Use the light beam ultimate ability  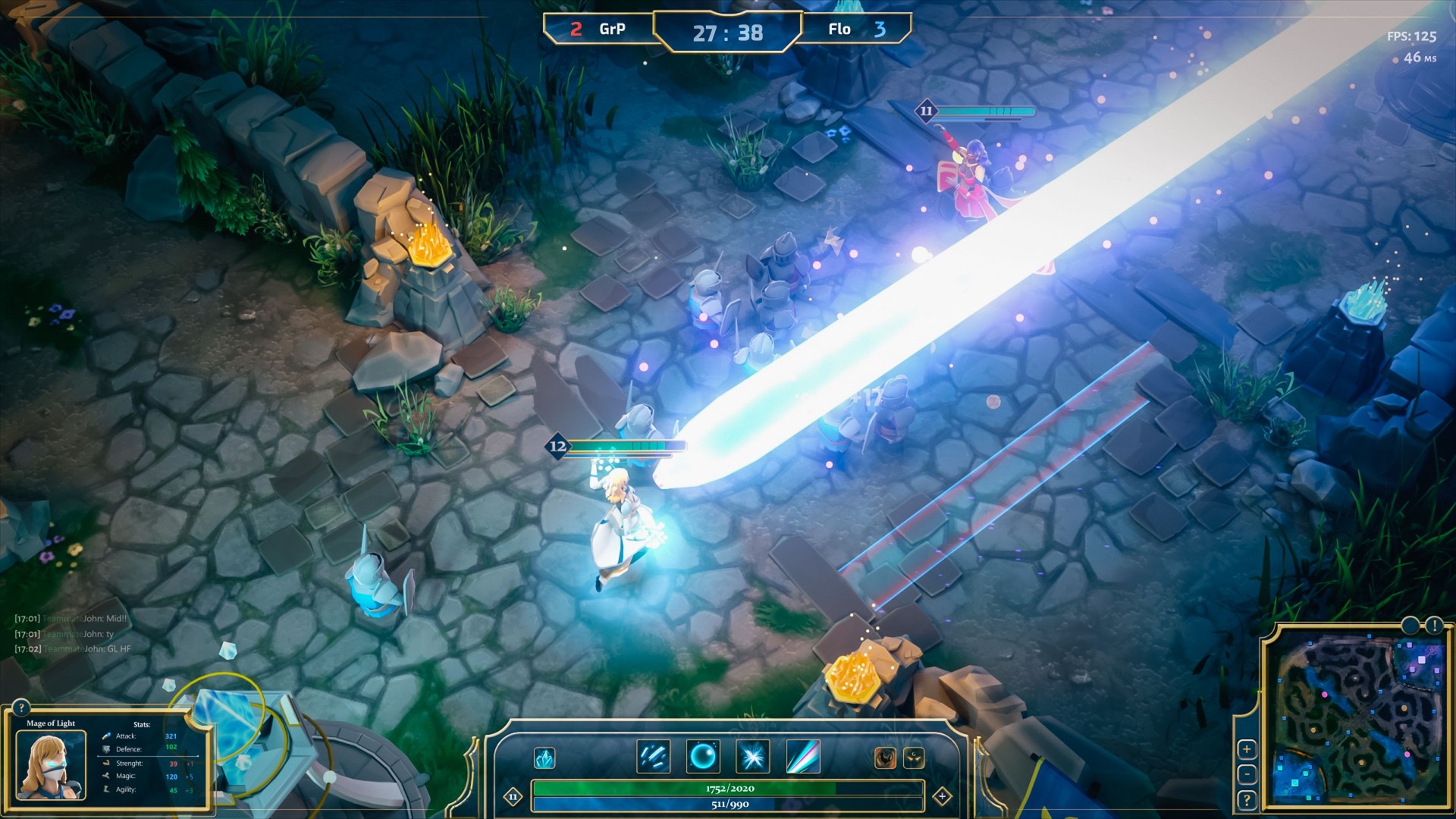click(803, 755)
